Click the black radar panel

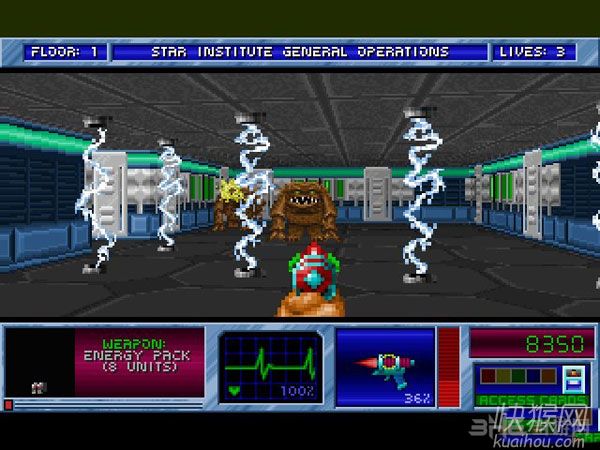(x=39, y=362)
